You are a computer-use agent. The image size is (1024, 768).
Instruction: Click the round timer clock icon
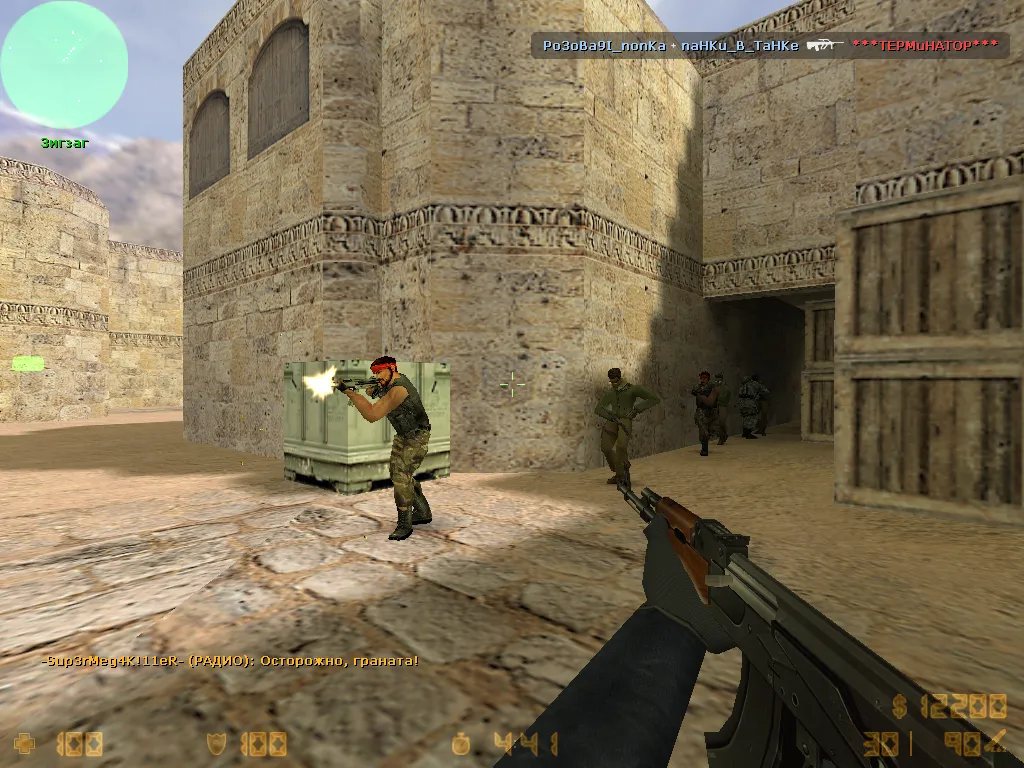[x=461, y=744]
